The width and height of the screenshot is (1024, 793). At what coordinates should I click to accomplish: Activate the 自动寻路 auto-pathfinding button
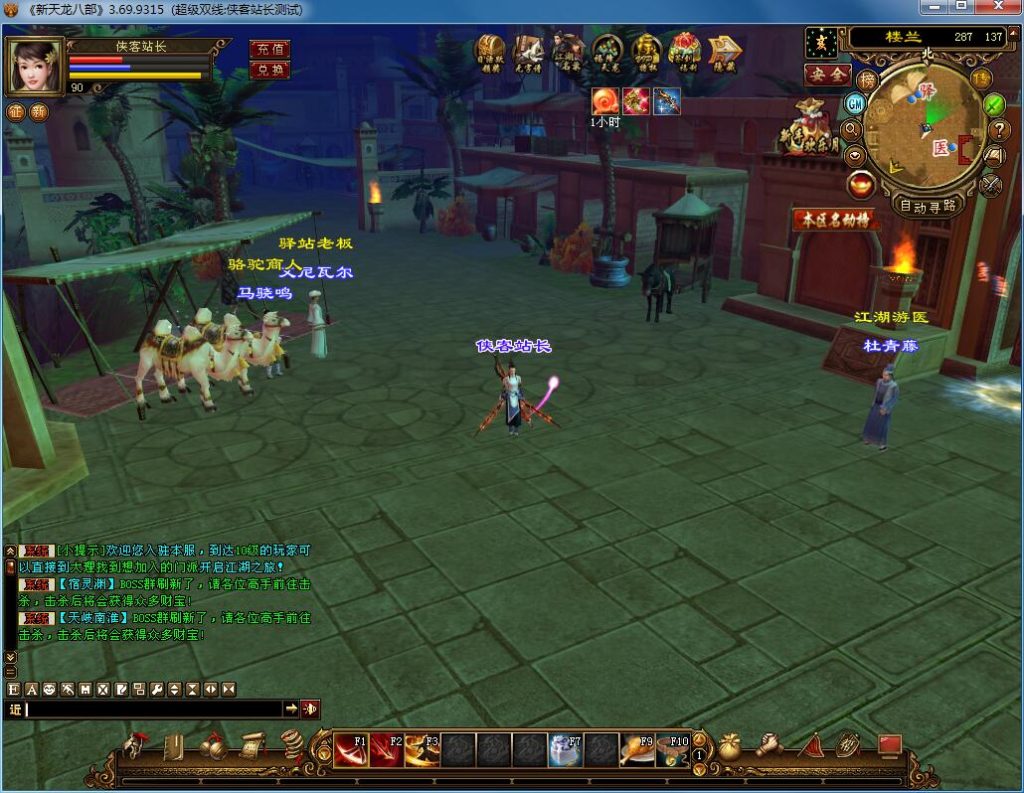927,206
